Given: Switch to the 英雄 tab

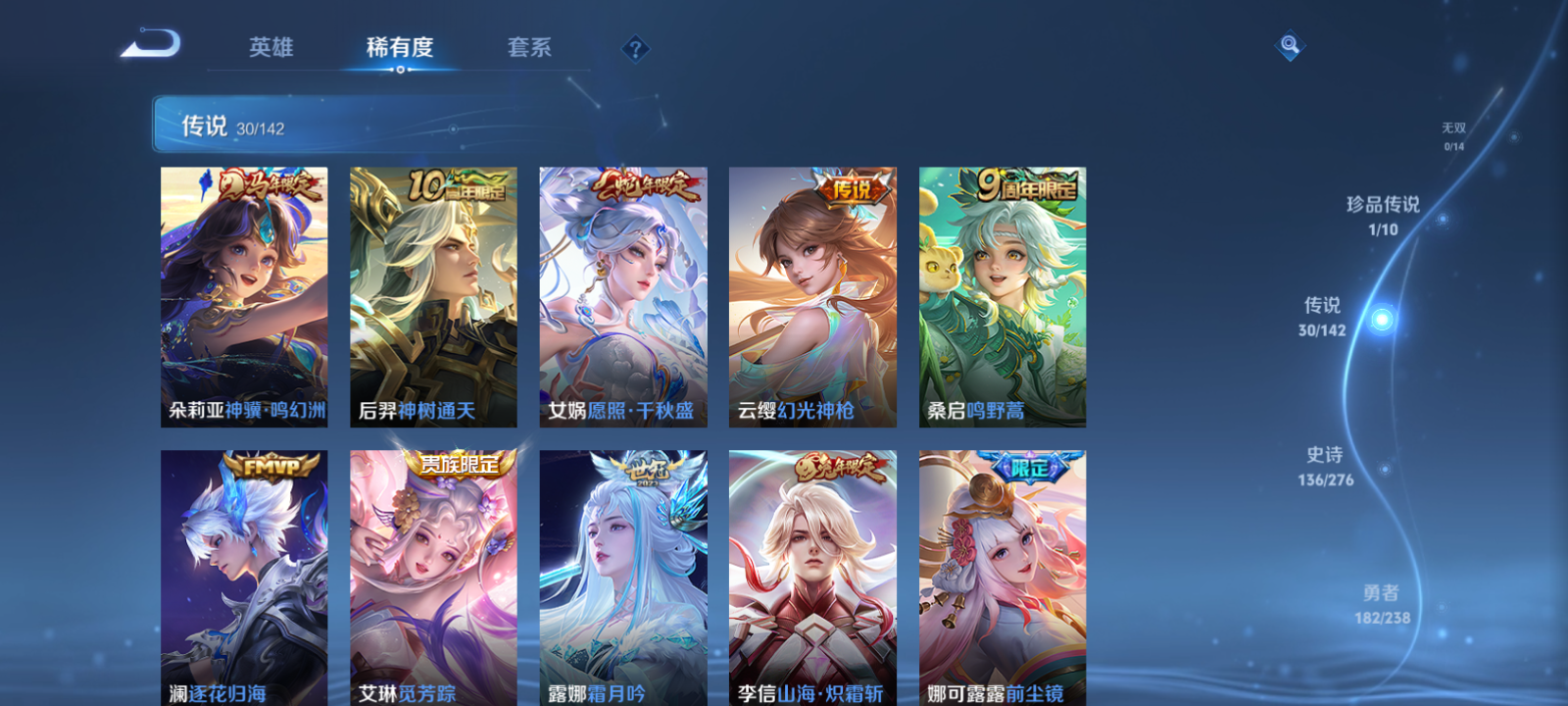Looking at the screenshot, I should tap(271, 47).
